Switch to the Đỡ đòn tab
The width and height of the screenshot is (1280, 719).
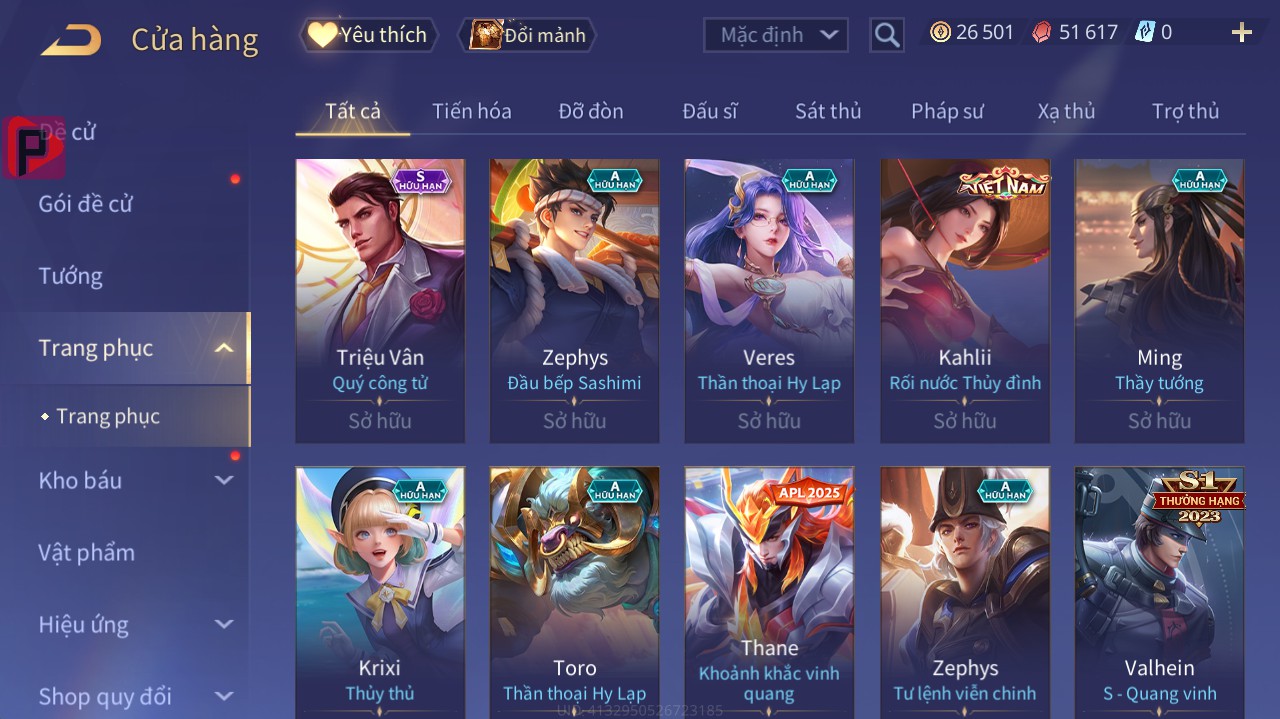(x=590, y=111)
